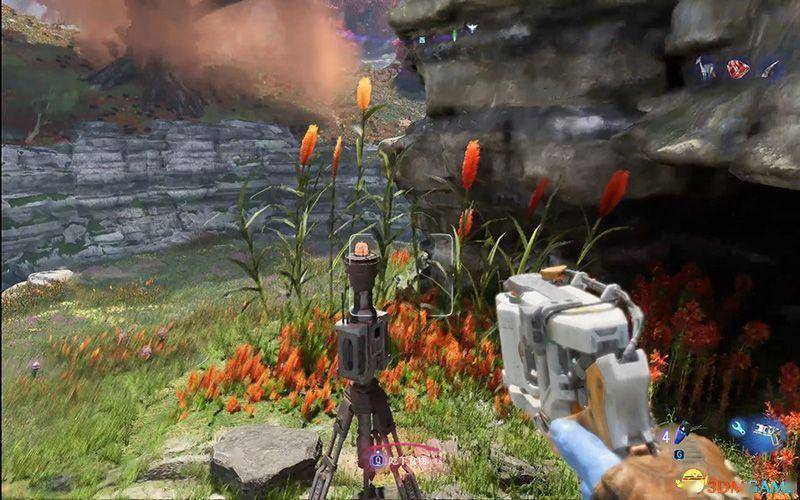This screenshot has width=800, height=500.
Task: Select the arrow feather icon
Action: [769, 68]
